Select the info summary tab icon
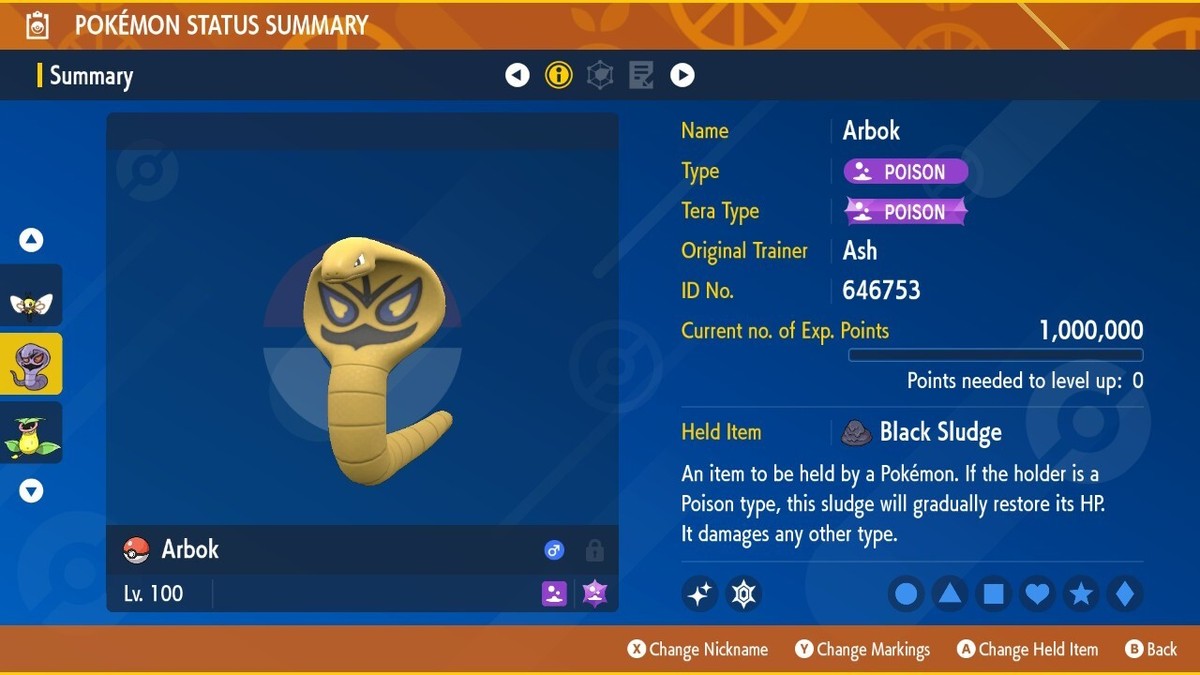Image resolution: width=1200 pixels, height=675 pixels. [x=559, y=75]
